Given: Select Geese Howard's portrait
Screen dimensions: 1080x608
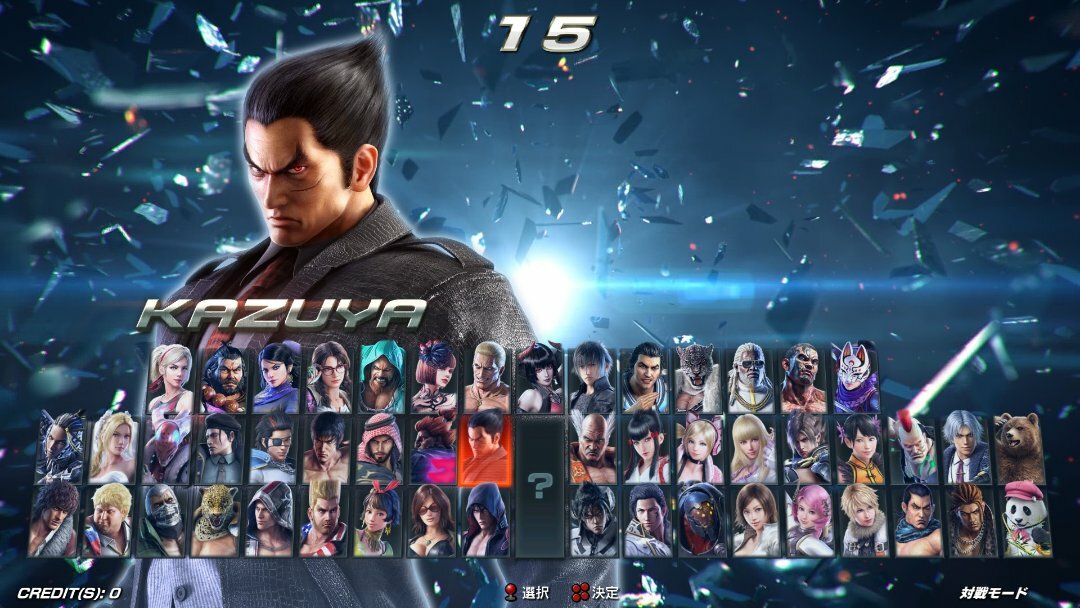Looking at the screenshot, I should click(x=487, y=379).
